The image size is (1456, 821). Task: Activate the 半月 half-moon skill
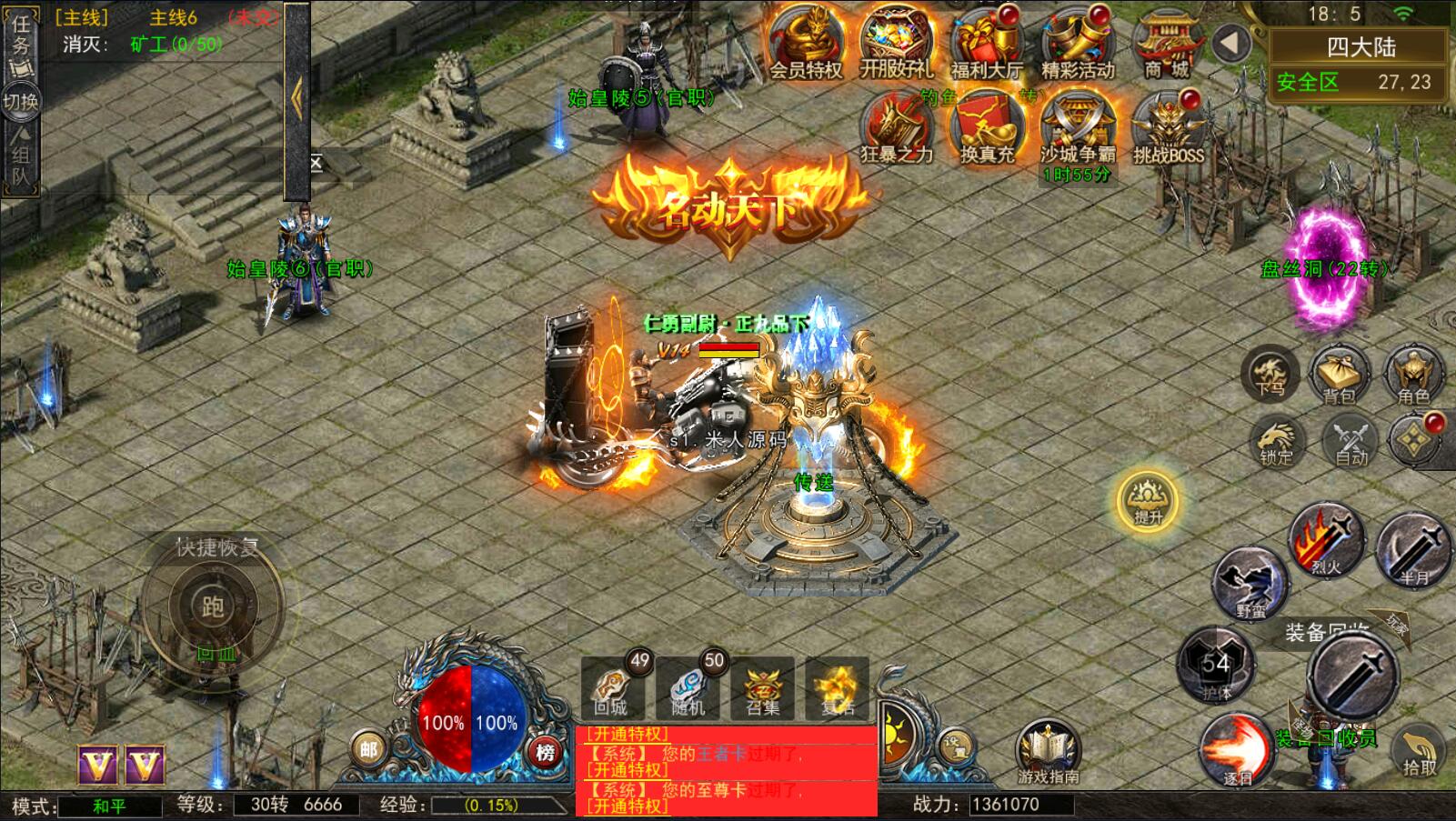pyautogui.click(x=1413, y=548)
